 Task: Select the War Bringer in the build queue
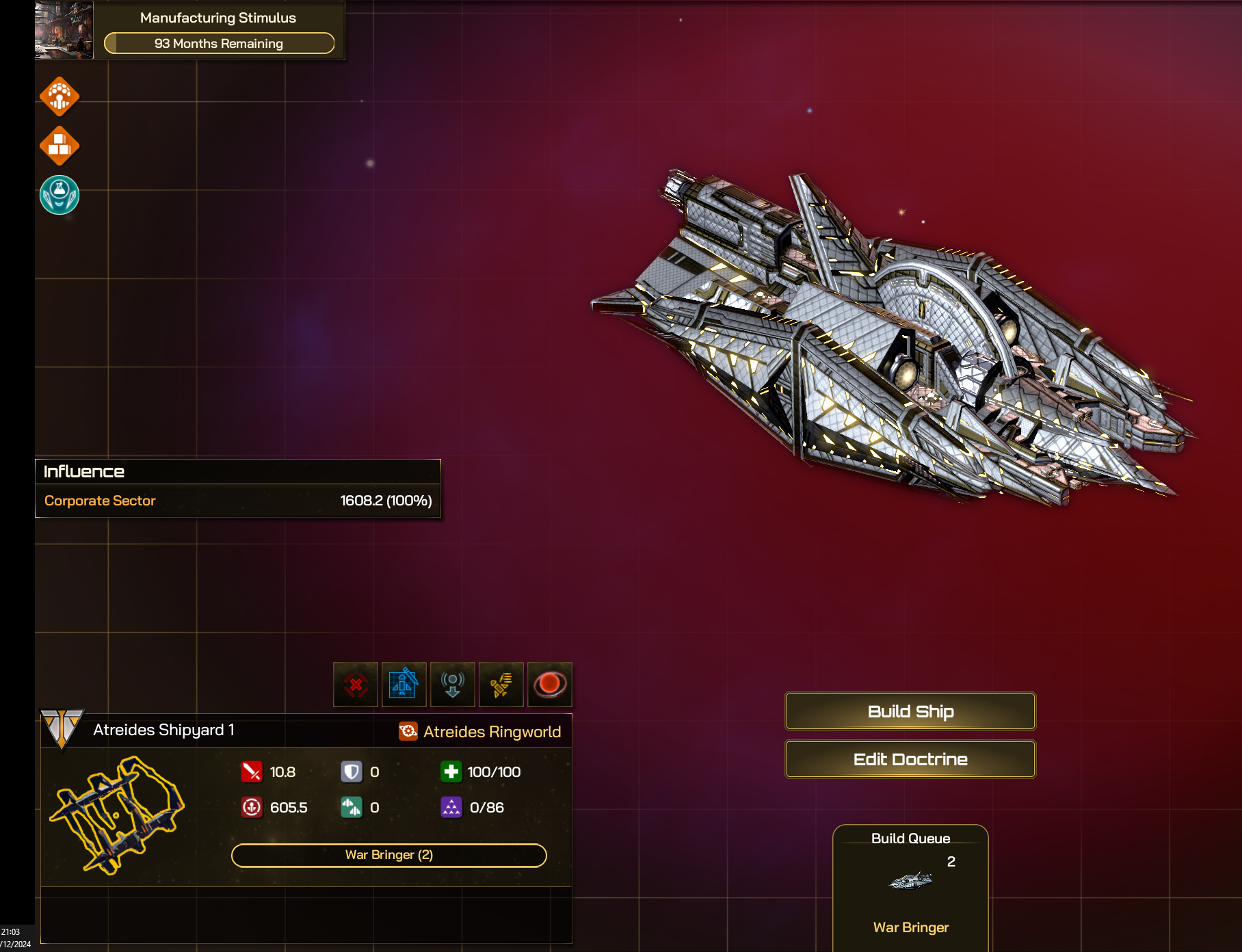910,889
